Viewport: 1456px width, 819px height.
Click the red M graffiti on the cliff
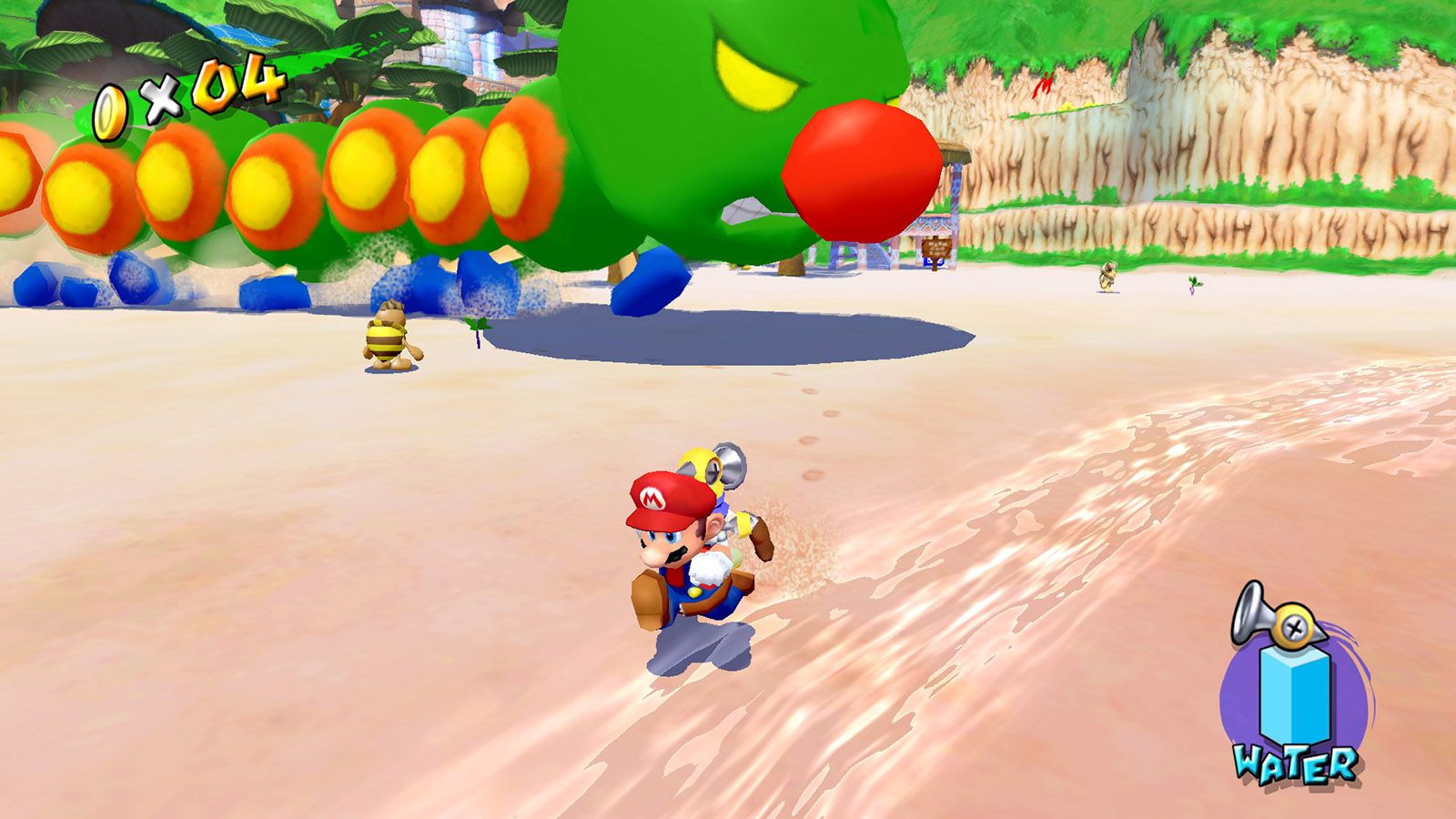coord(1045,86)
